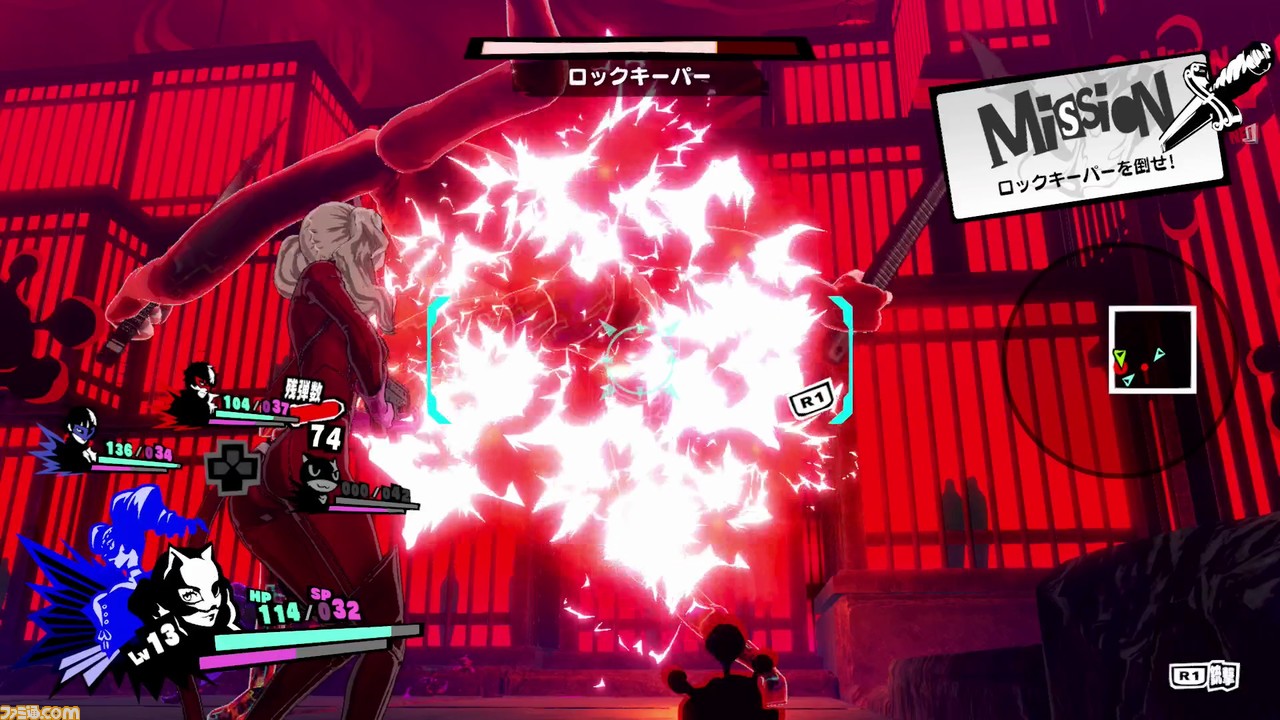Click the yellow arrow marker on minimap
1280x720 pixels.
point(1119,355)
